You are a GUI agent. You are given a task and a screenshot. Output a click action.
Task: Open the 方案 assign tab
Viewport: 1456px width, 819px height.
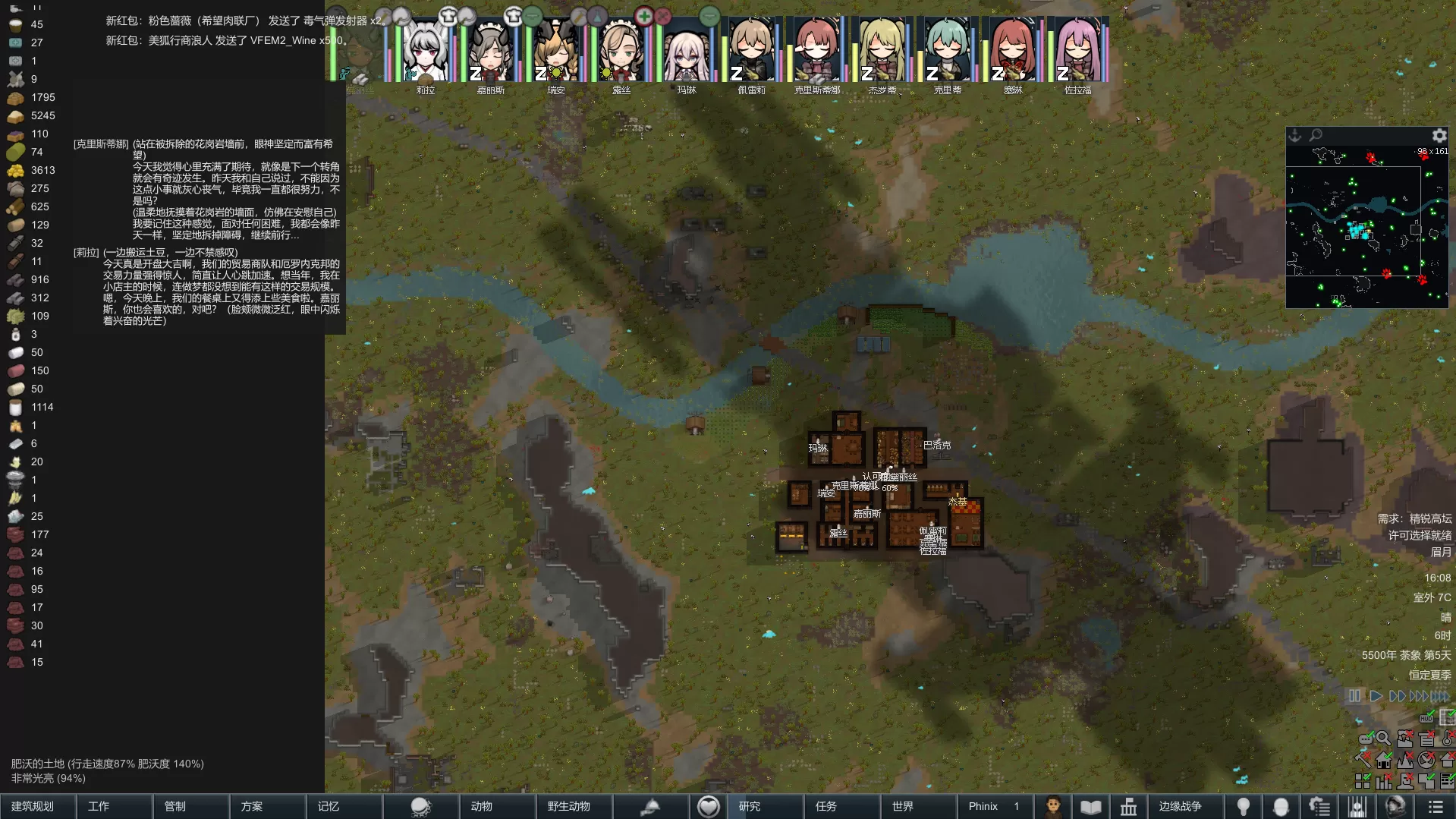[252, 806]
